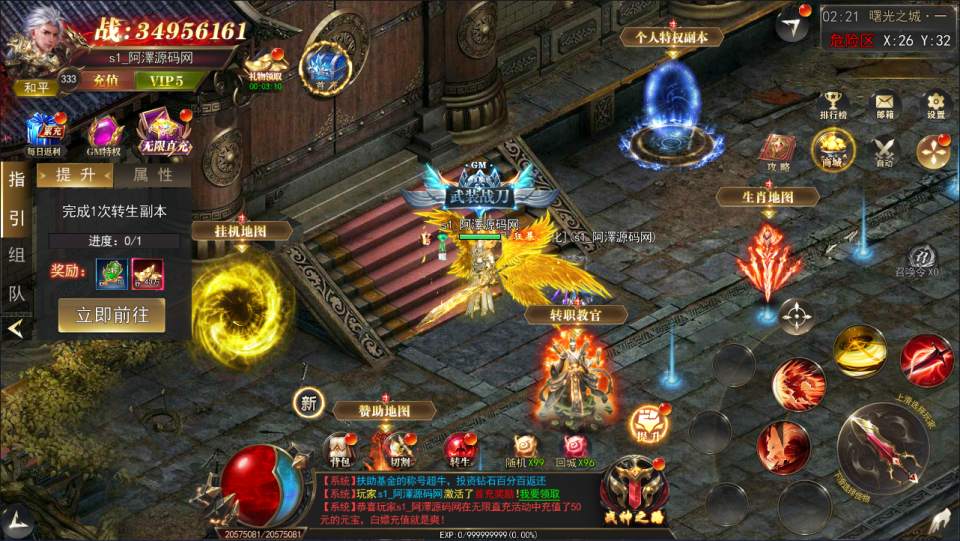Claim the 礼物领取 timed gift
Screen dimensions: 960x541
265,68
